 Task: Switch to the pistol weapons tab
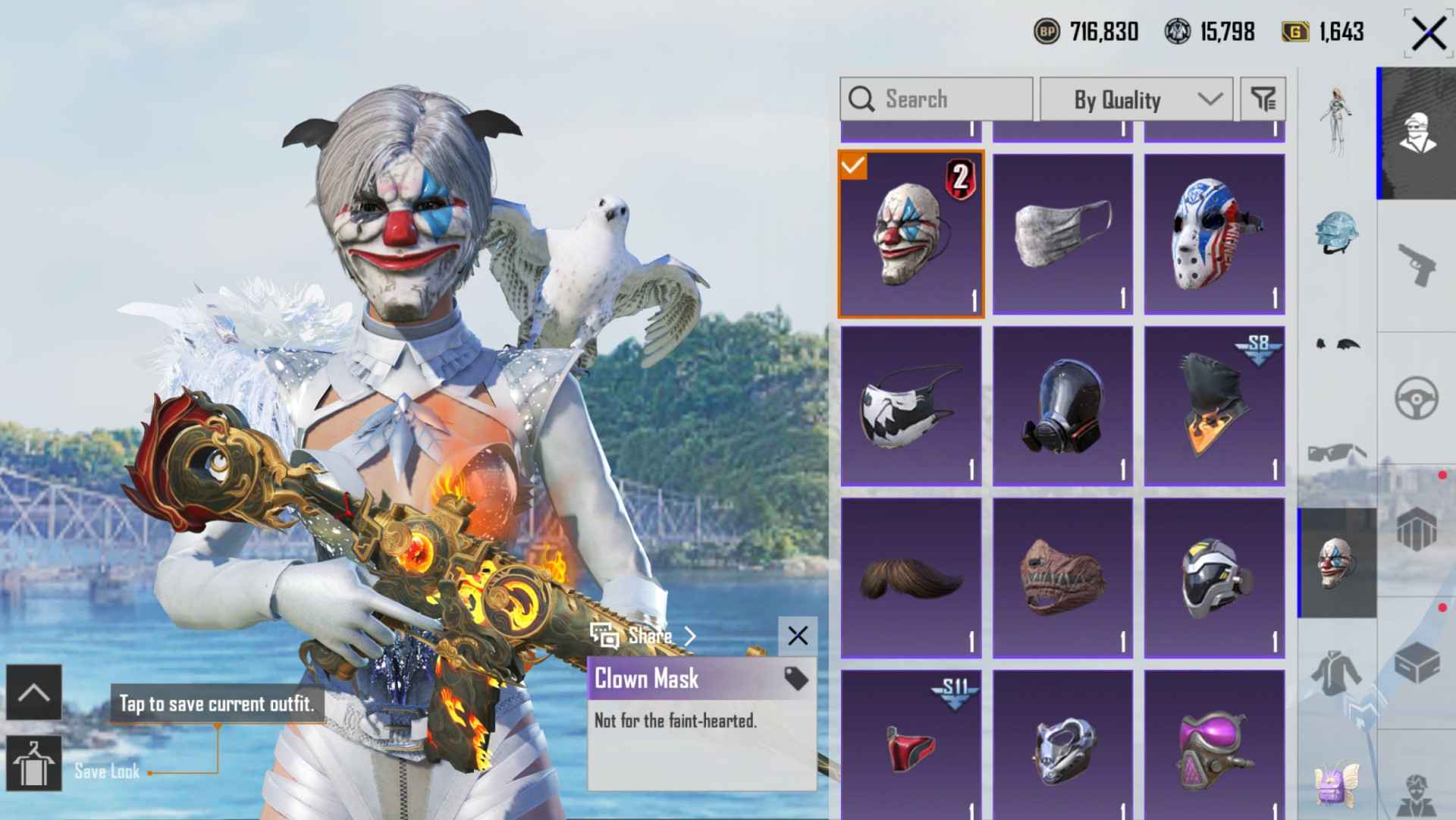[x=1416, y=265]
